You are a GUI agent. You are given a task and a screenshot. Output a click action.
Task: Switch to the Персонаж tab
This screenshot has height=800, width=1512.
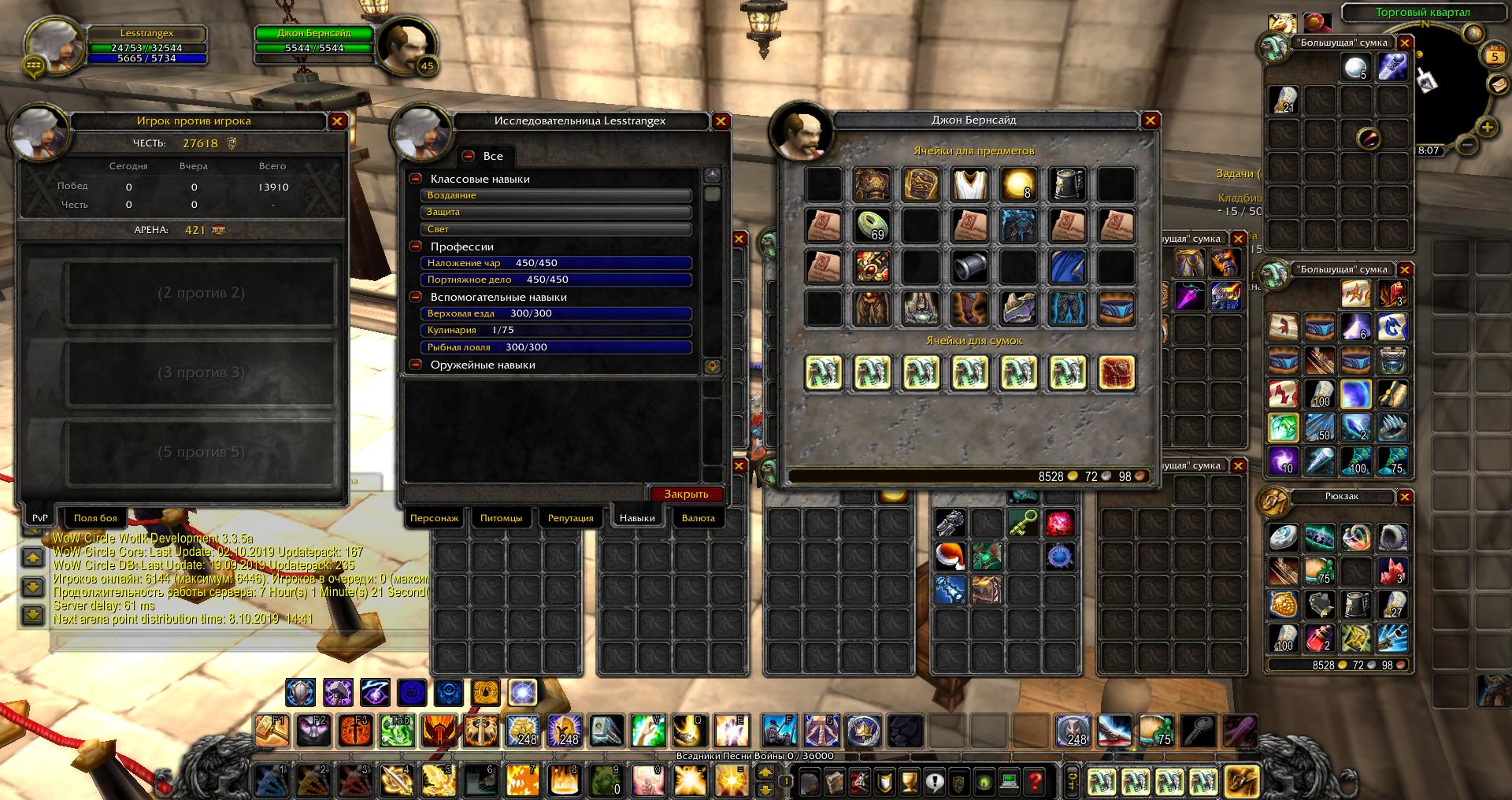[x=434, y=518]
